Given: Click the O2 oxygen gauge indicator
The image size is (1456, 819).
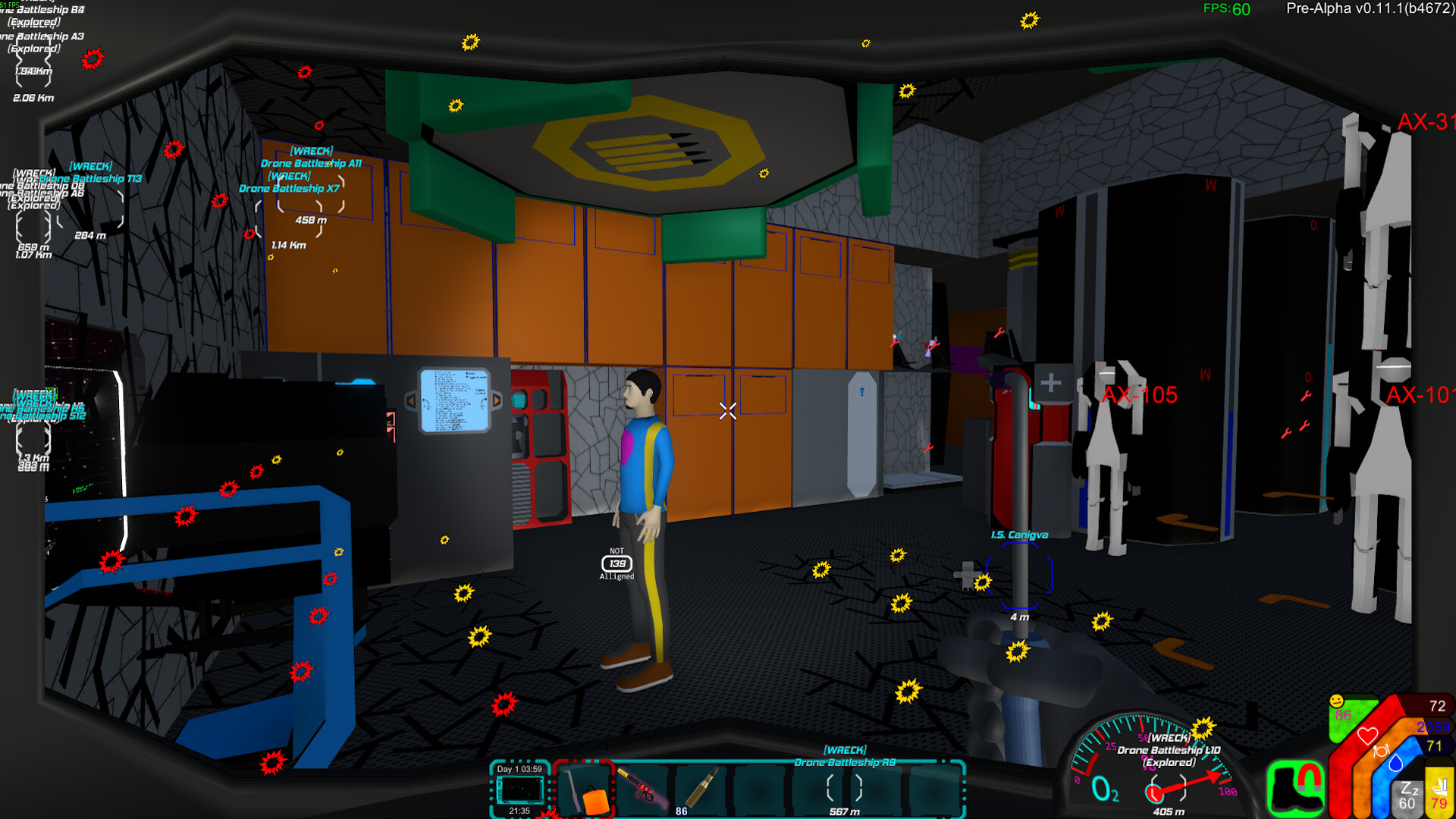Looking at the screenshot, I should (1106, 789).
